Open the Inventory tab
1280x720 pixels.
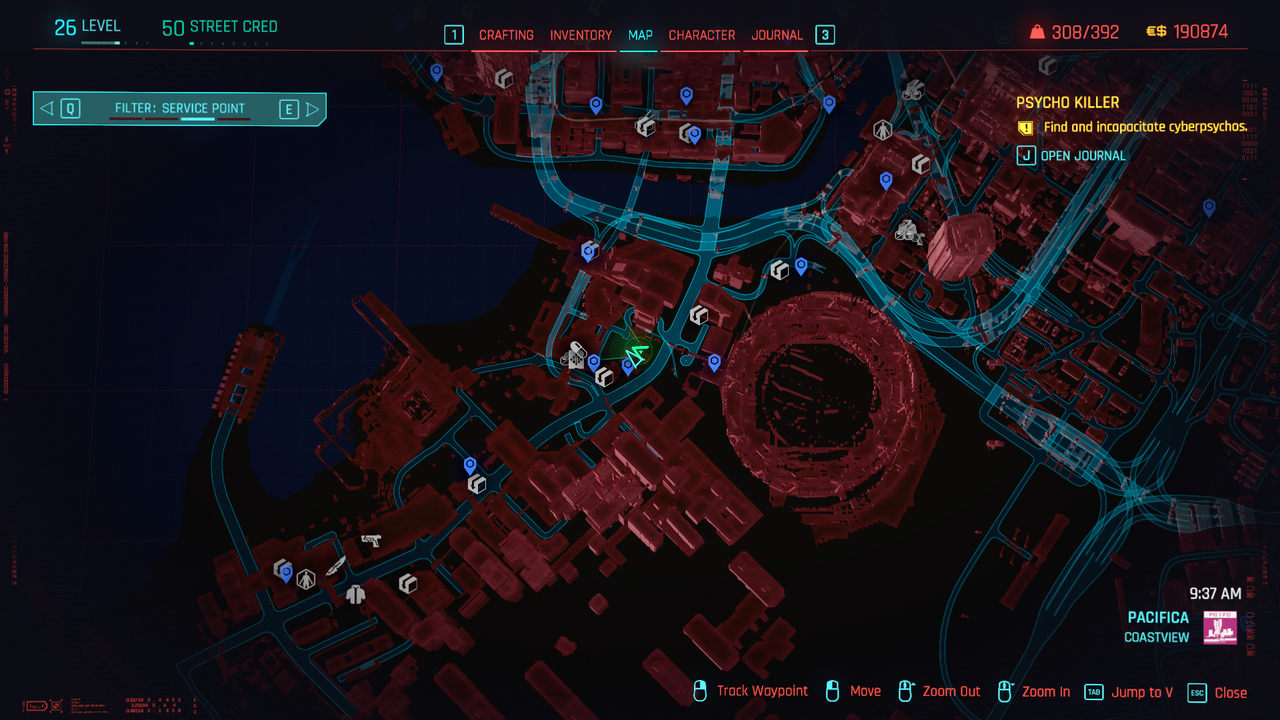click(580, 35)
